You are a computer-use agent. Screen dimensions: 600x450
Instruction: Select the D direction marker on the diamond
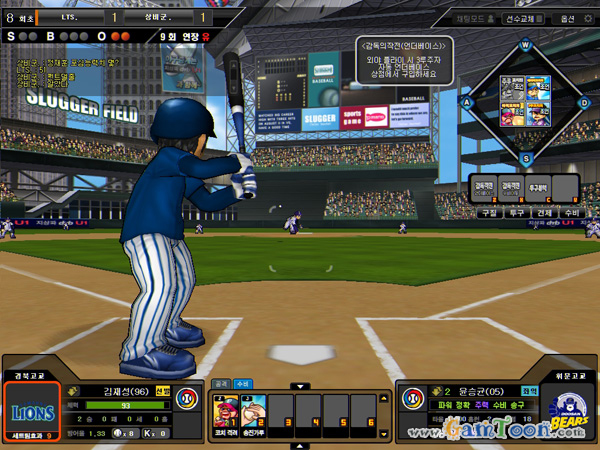click(583, 101)
